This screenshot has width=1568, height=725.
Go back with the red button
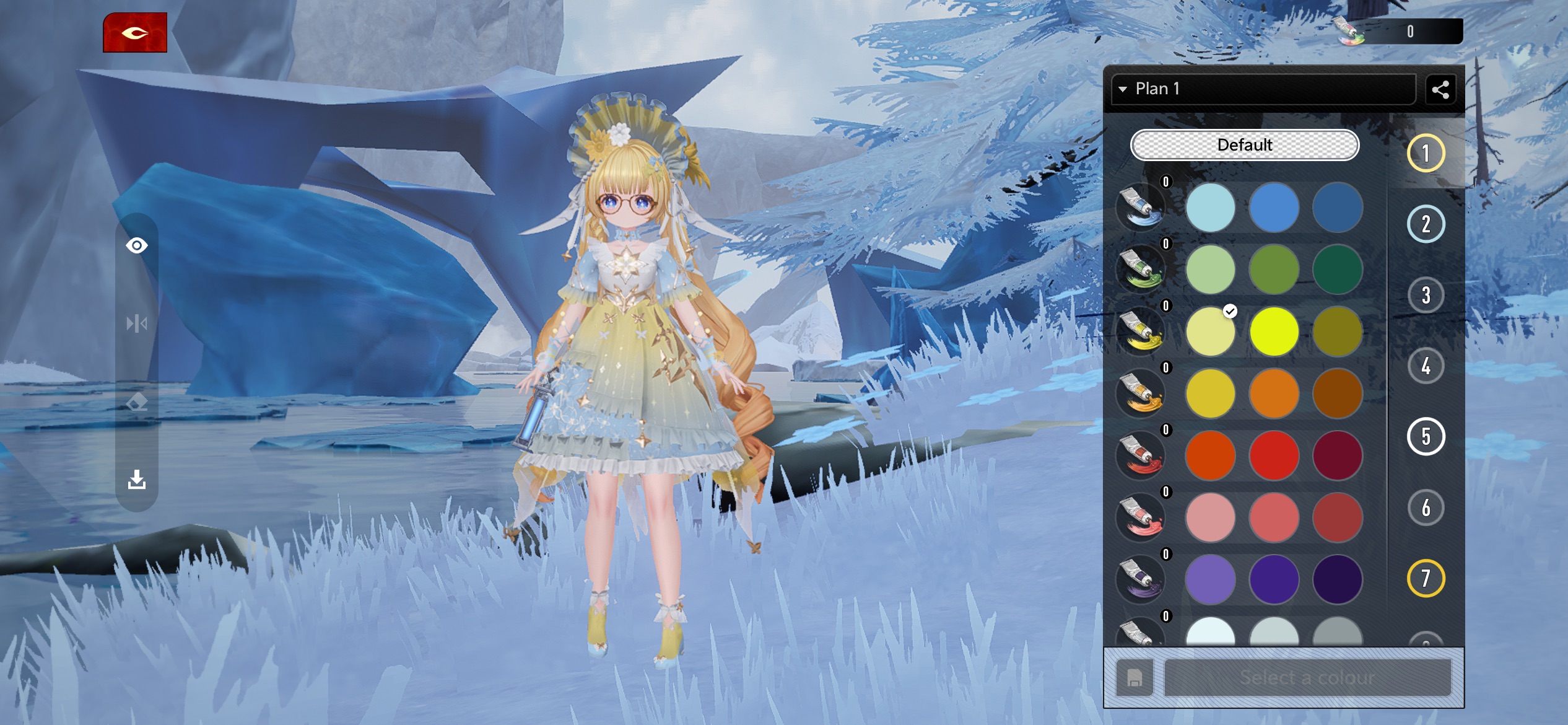(x=135, y=33)
